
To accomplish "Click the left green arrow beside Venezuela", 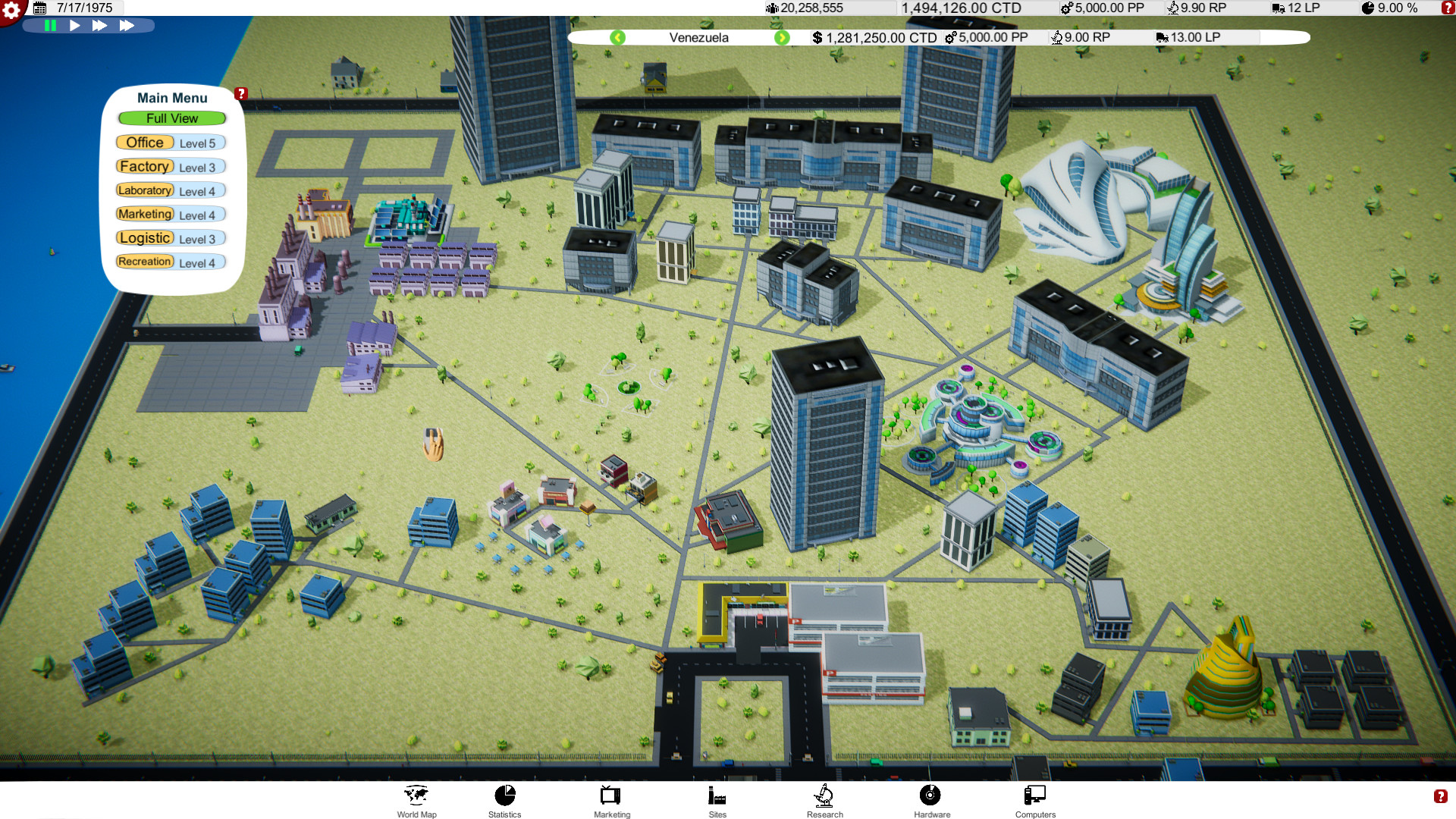I will click(x=618, y=37).
